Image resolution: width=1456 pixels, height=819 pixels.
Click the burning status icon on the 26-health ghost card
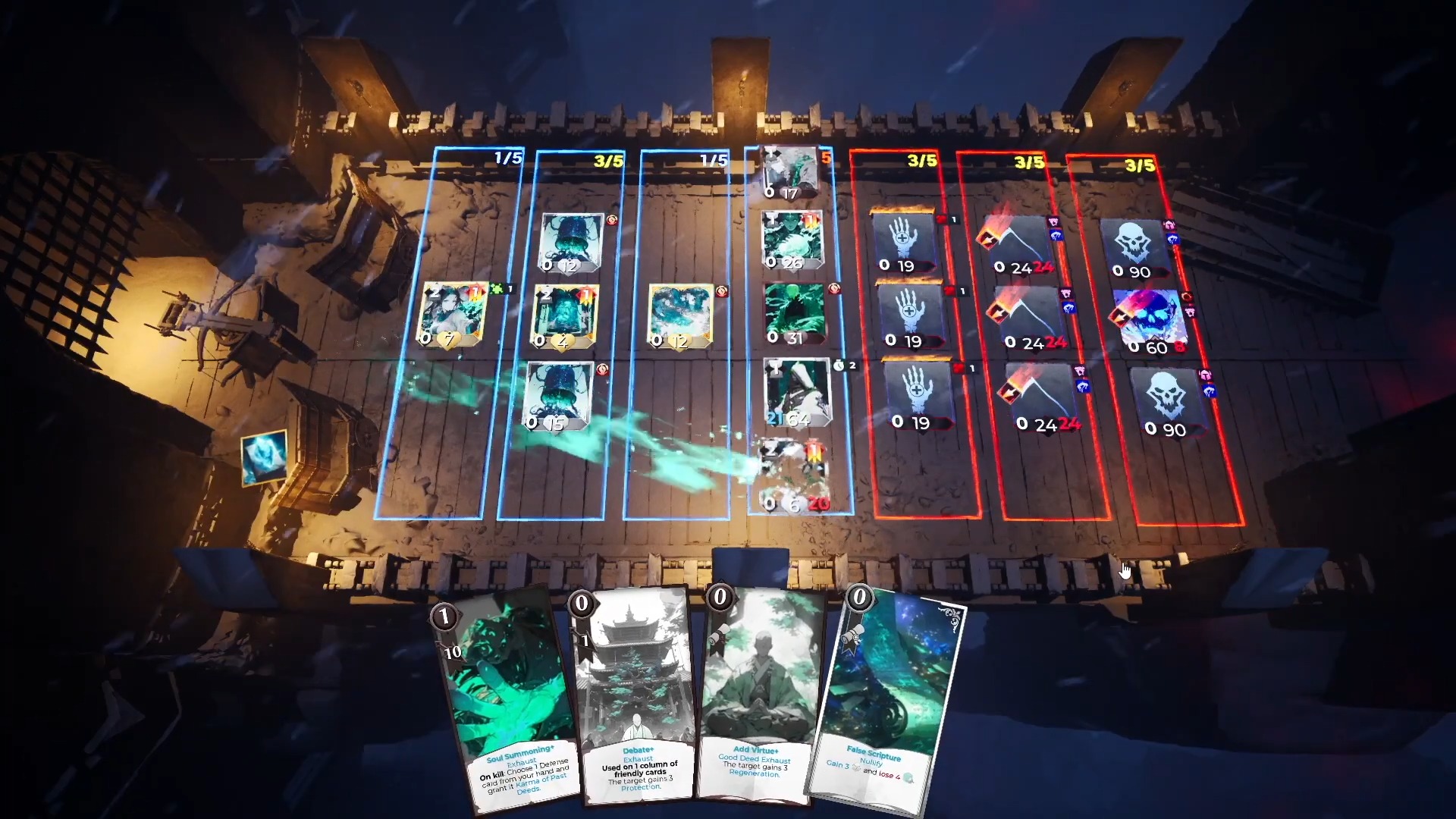click(811, 222)
